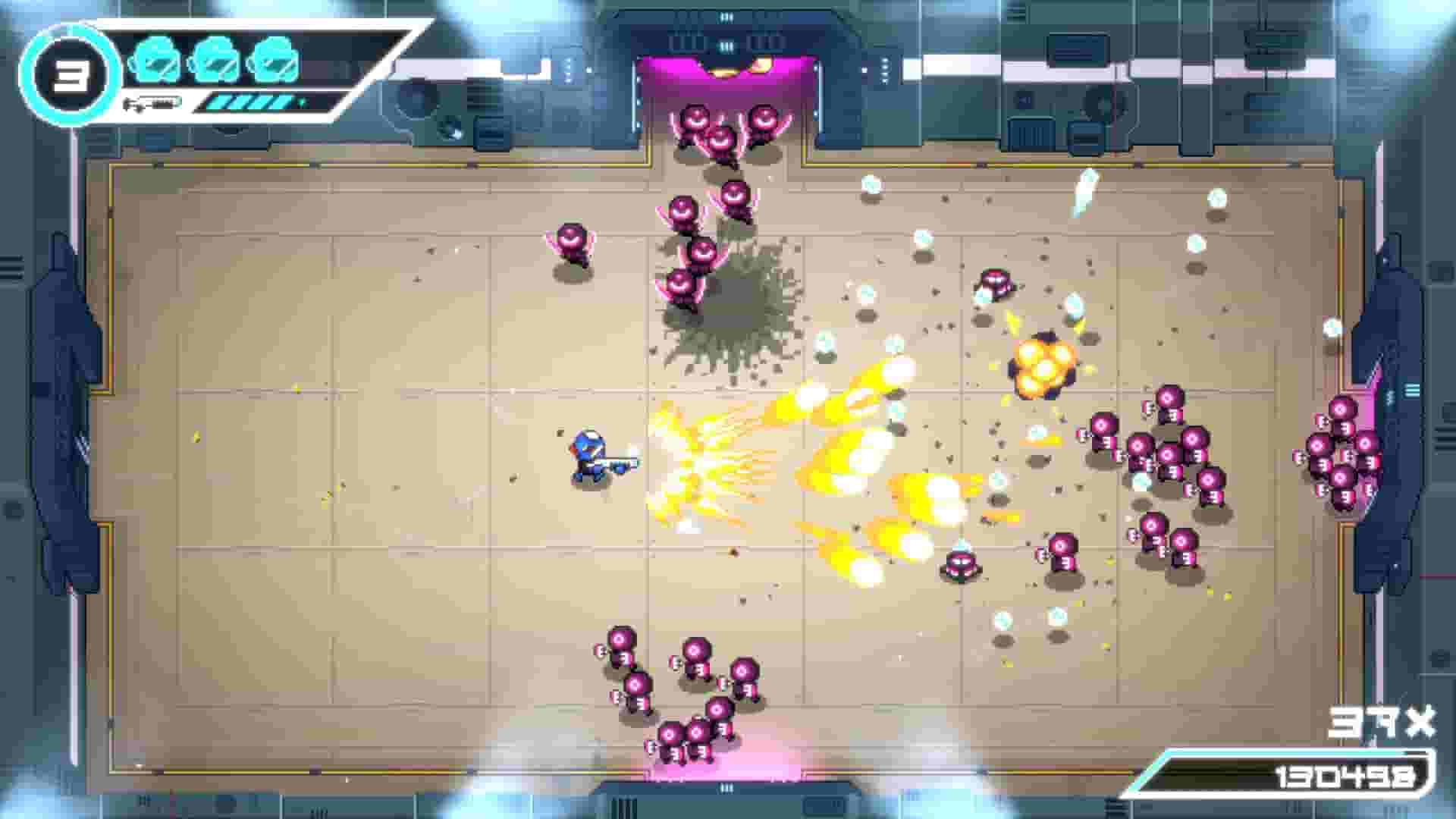Click the level 3 indicator circle
The height and width of the screenshot is (819, 1456).
tap(72, 74)
